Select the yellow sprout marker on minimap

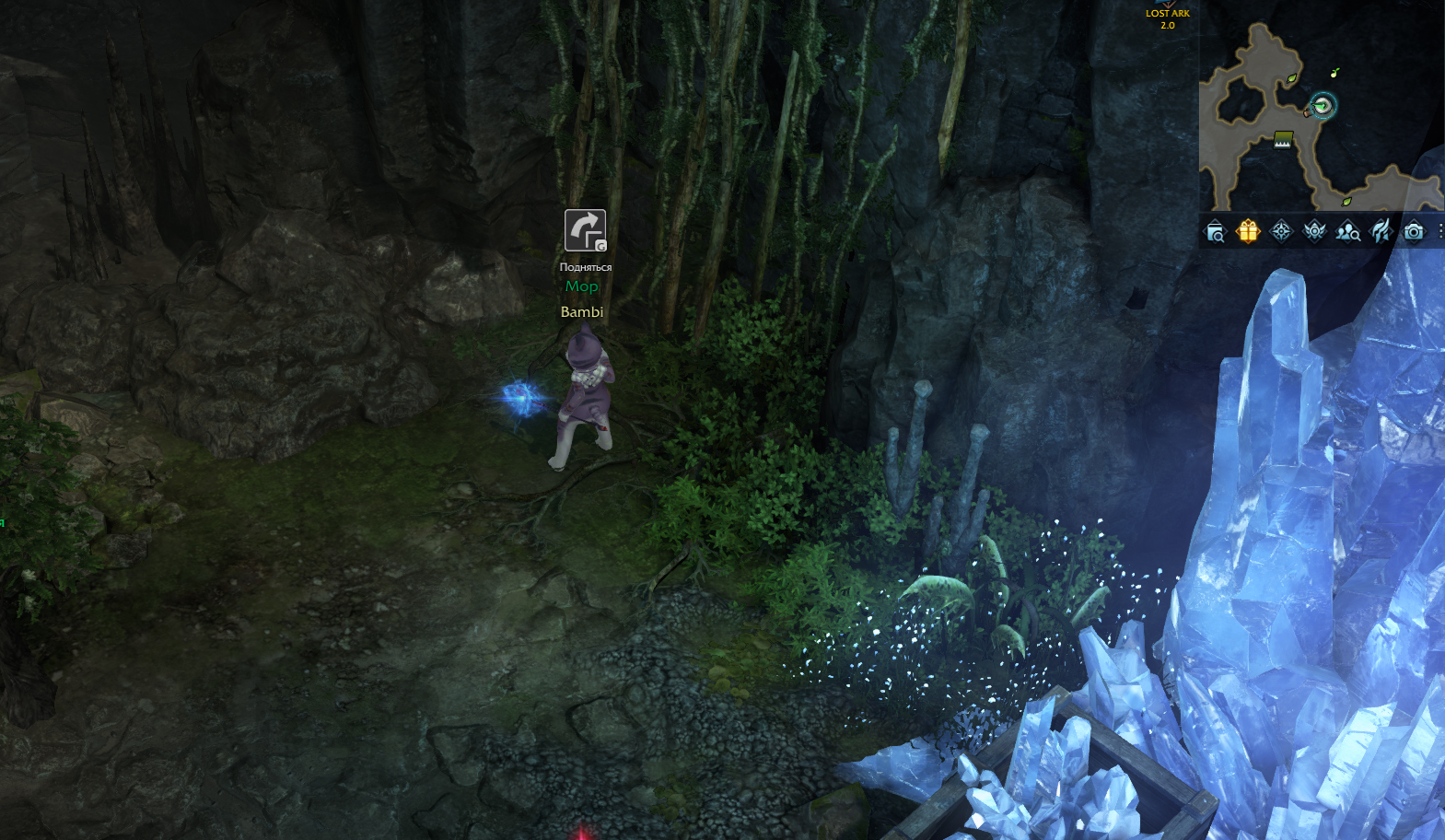(x=1334, y=73)
